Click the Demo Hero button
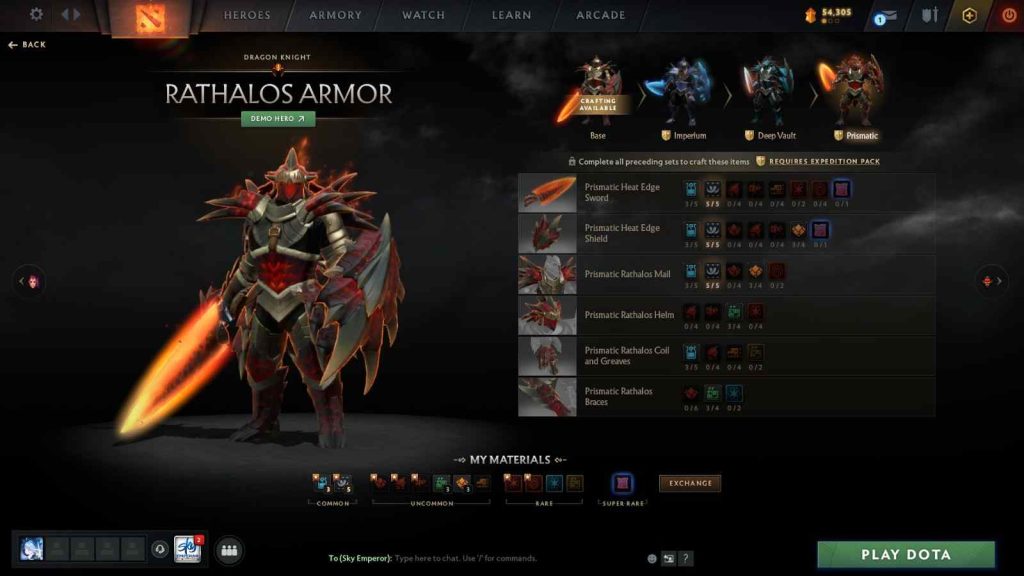The width and height of the screenshot is (1024, 576). [278, 118]
